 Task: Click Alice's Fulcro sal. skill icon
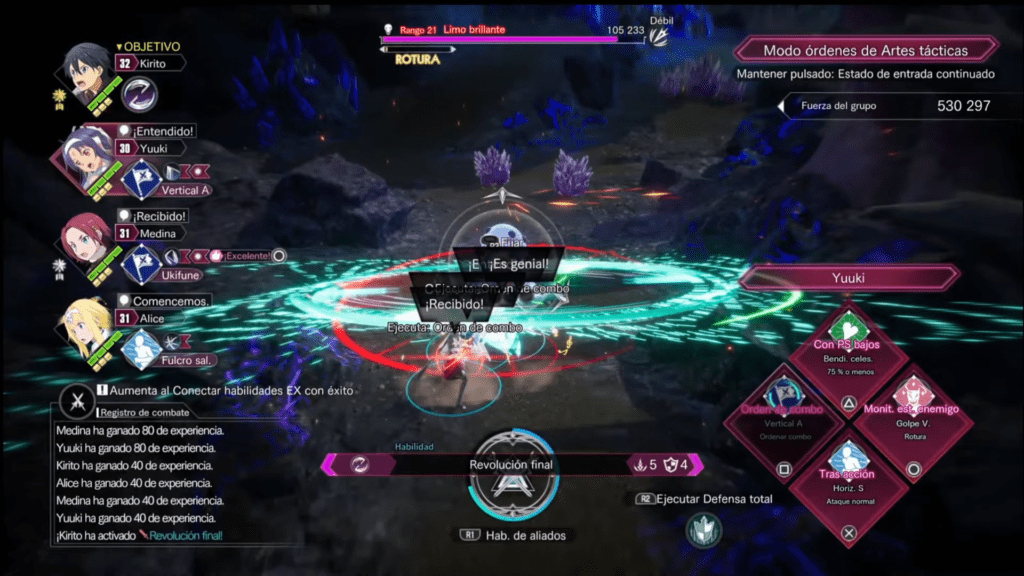(x=141, y=348)
